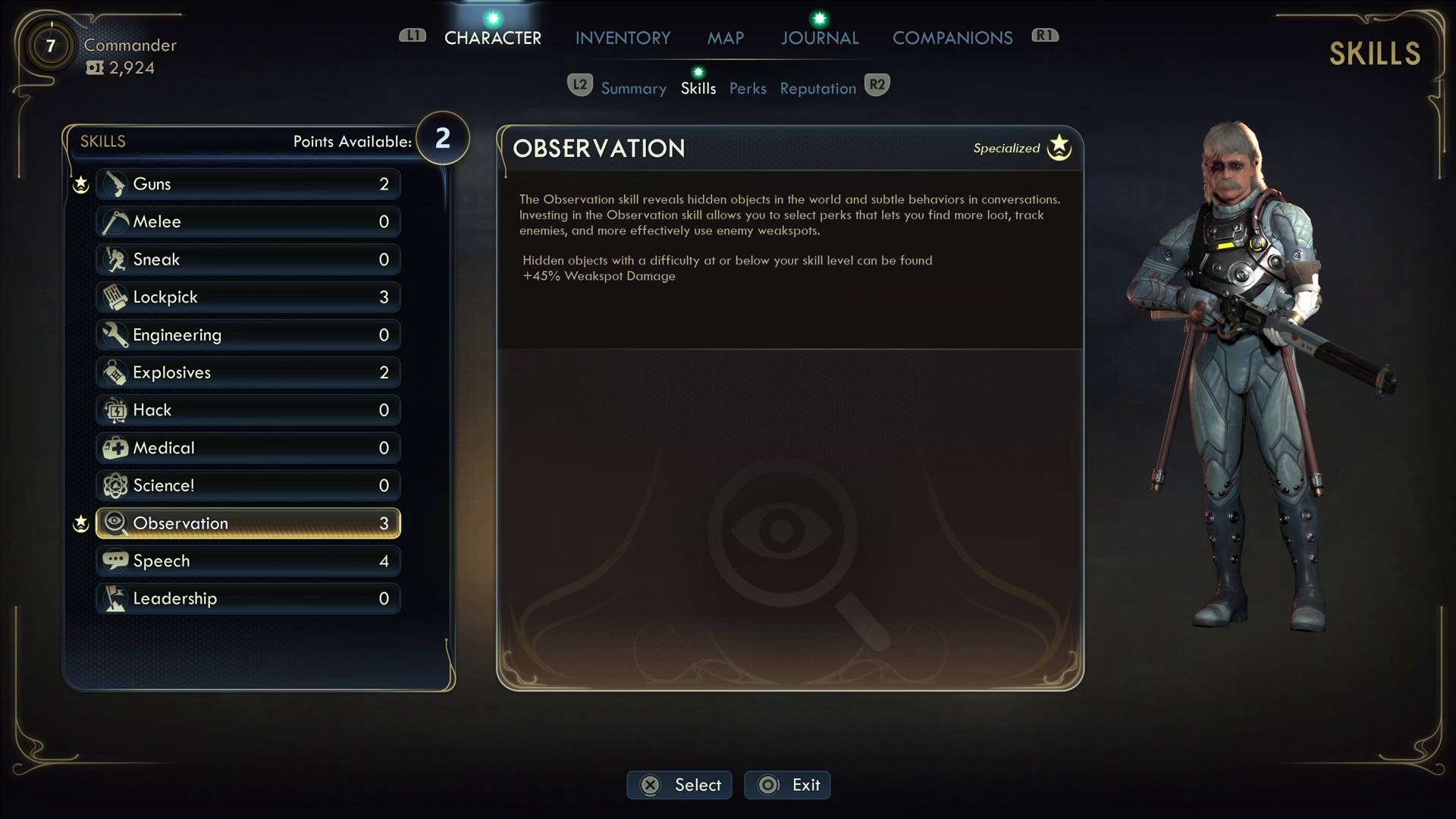Select the Speech skill row
Image resolution: width=1456 pixels, height=819 pixels.
pos(248,561)
